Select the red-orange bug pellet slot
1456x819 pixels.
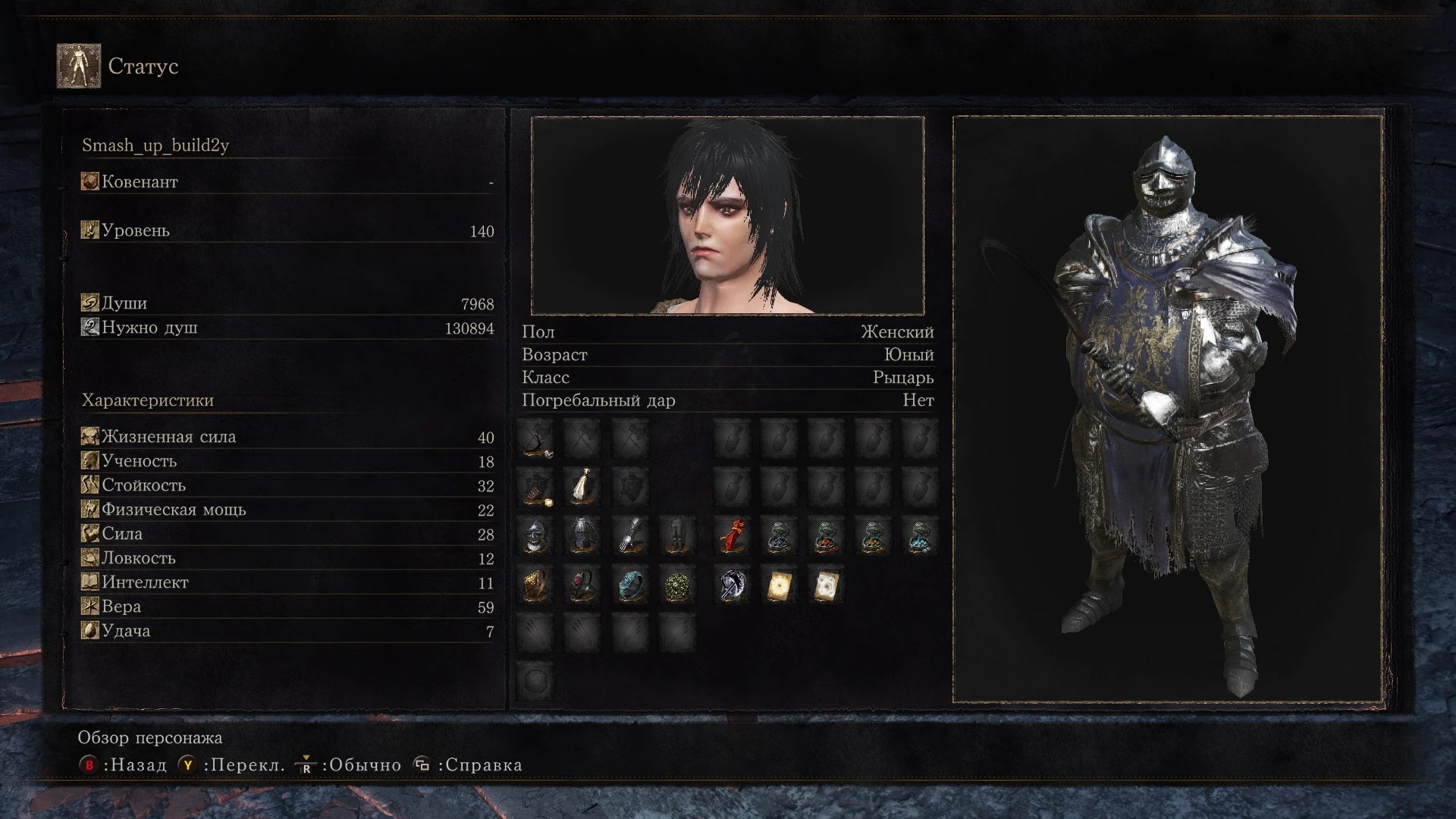(826, 536)
